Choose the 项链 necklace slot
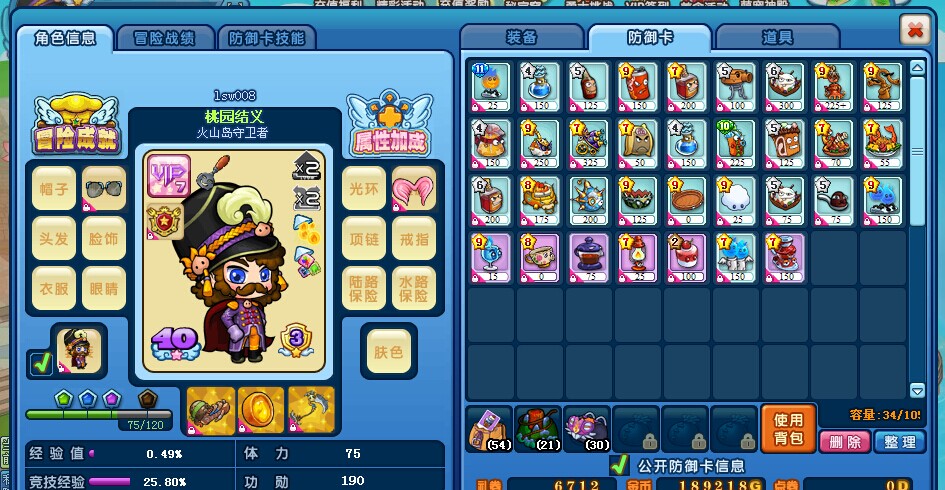This screenshot has width=945, height=490. [364, 237]
